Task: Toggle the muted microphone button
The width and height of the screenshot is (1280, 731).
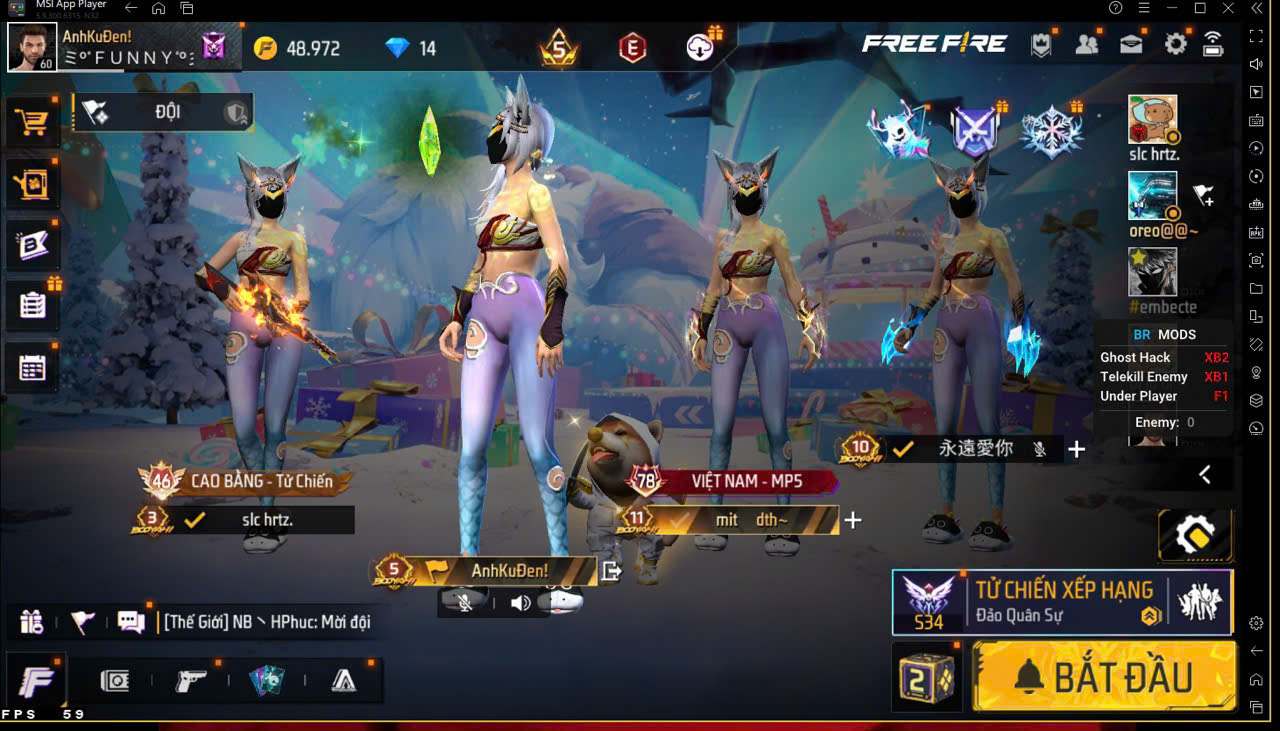Action: [x=465, y=602]
